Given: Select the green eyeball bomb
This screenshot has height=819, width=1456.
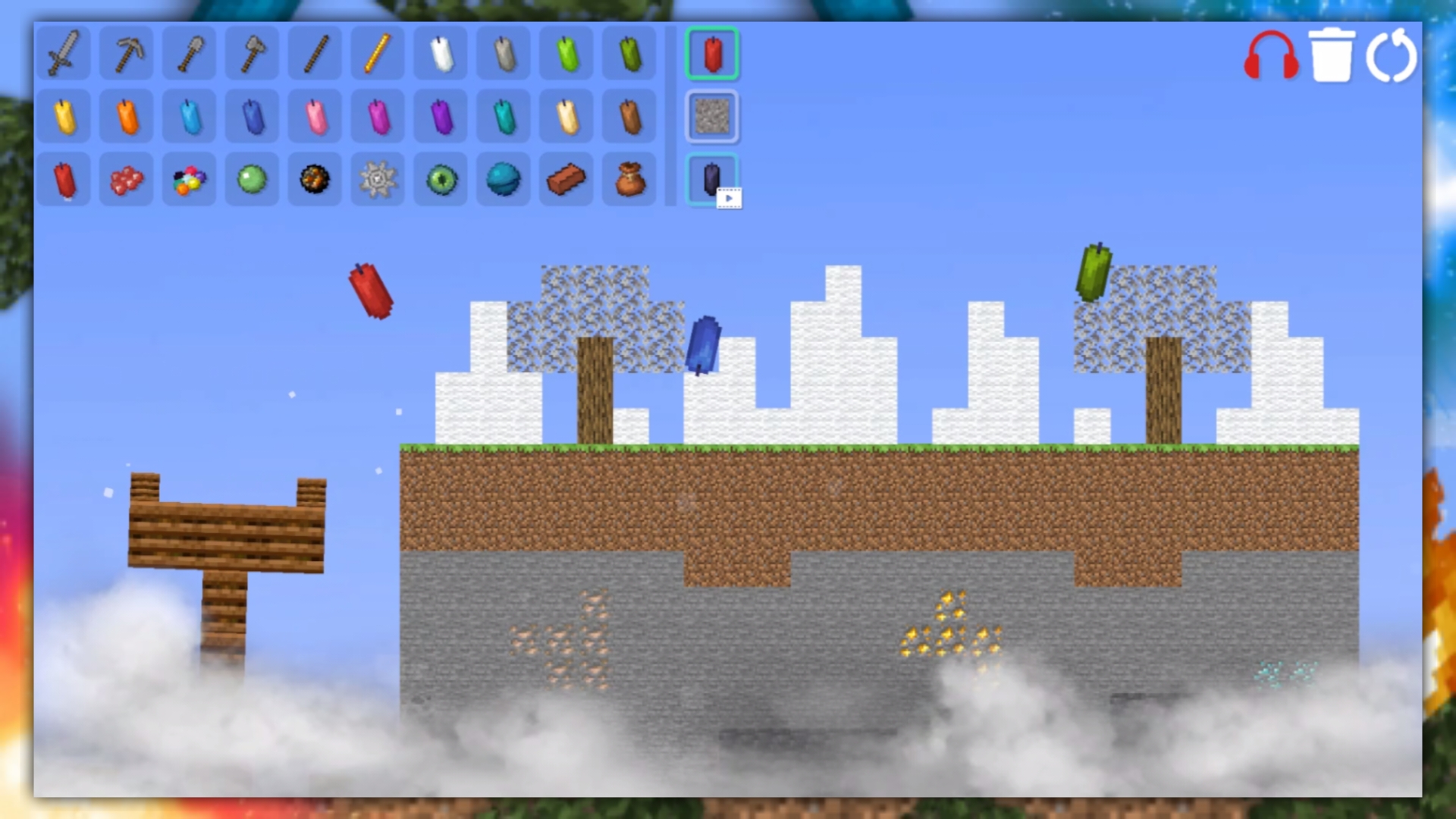Looking at the screenshot, I should (440, 178).
